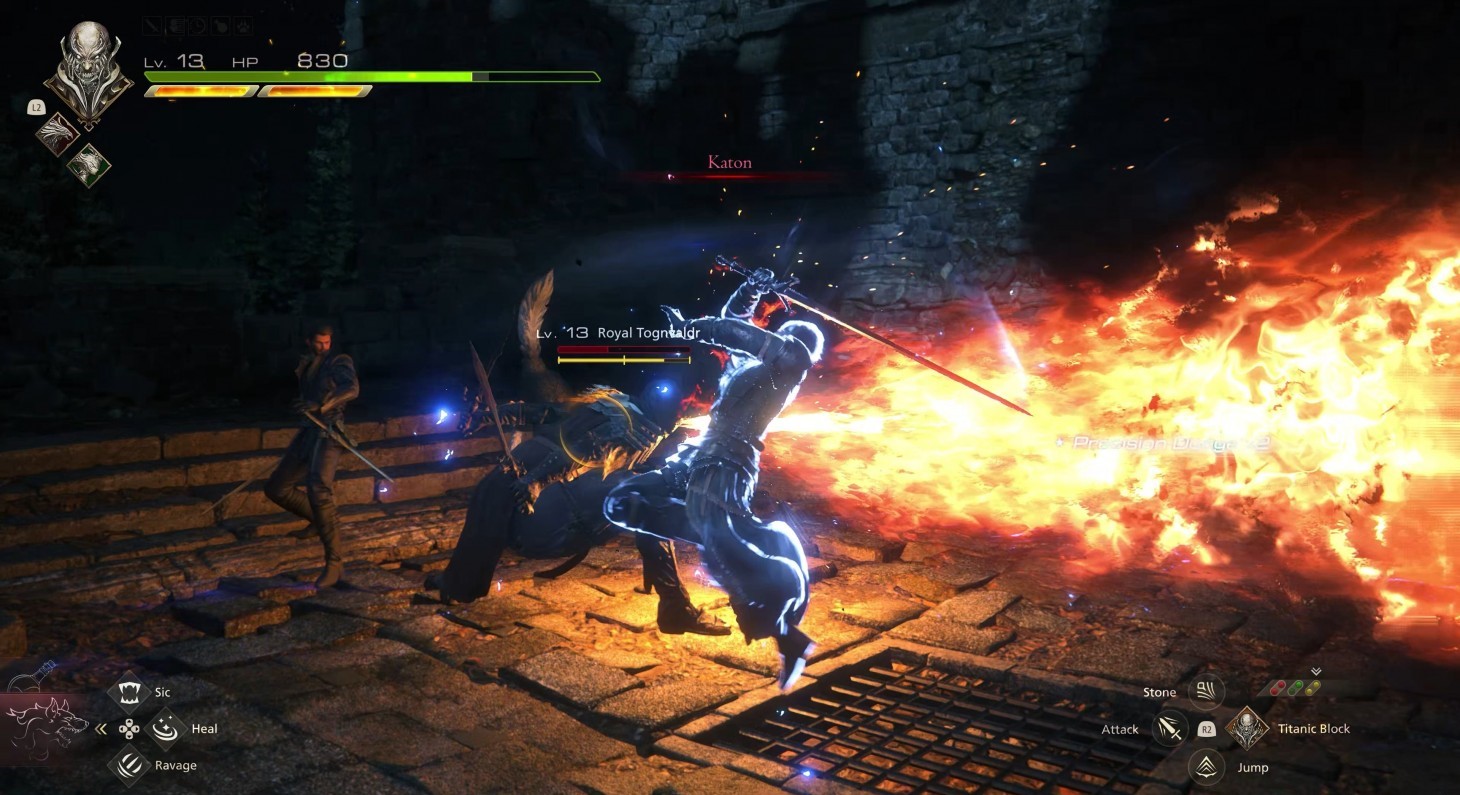This screenshot has width=1460, height=795.
Task: Use the Titanic Block ability
Action: 1247,728
